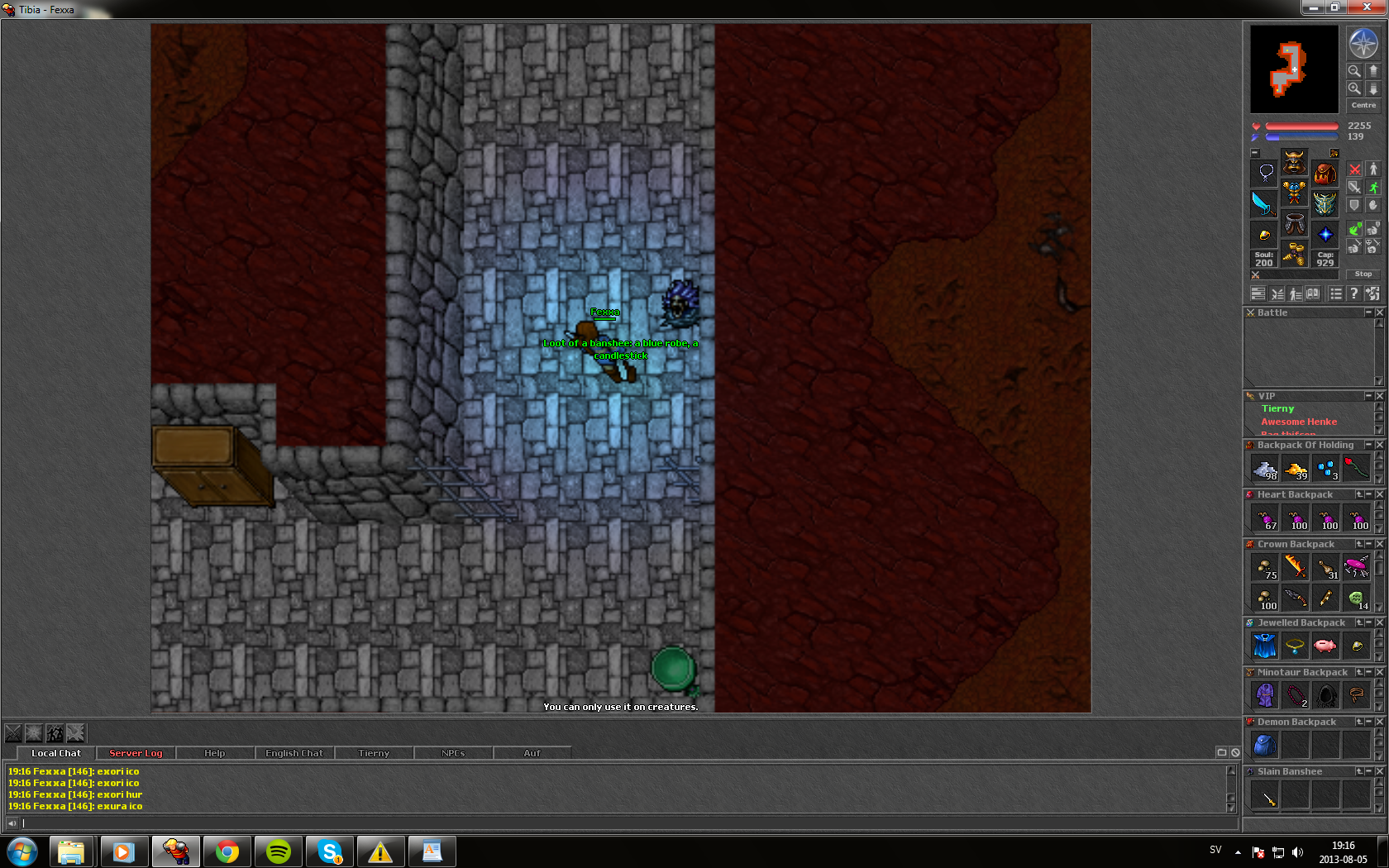This screenshot has width=1389, height=868.
Task: Click the Stop button
Action: coord(1363,274)
